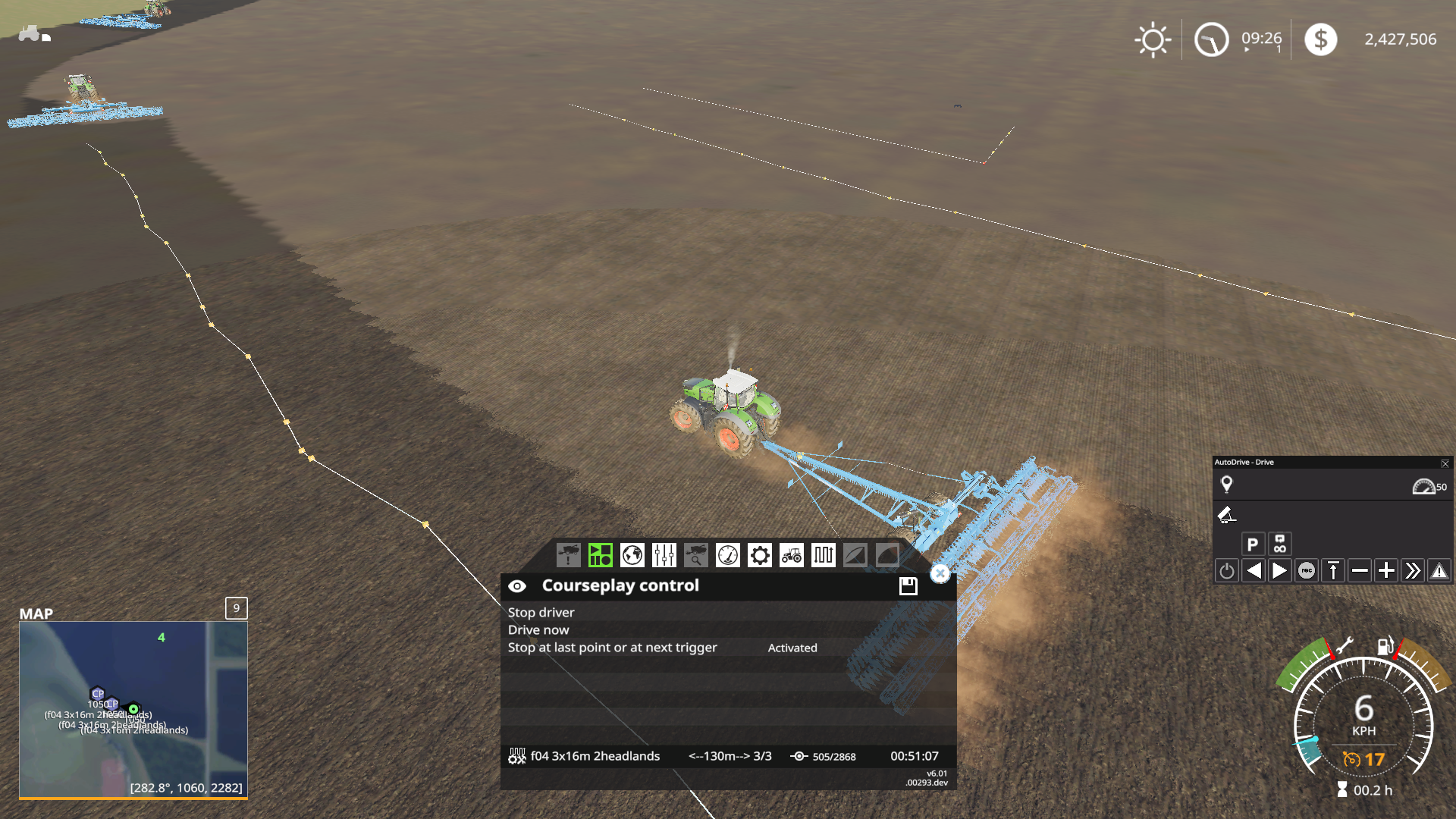Select the fieldwork course pattern icon
This screenshot has height=819, width=1456.
[x=823, y=554]
